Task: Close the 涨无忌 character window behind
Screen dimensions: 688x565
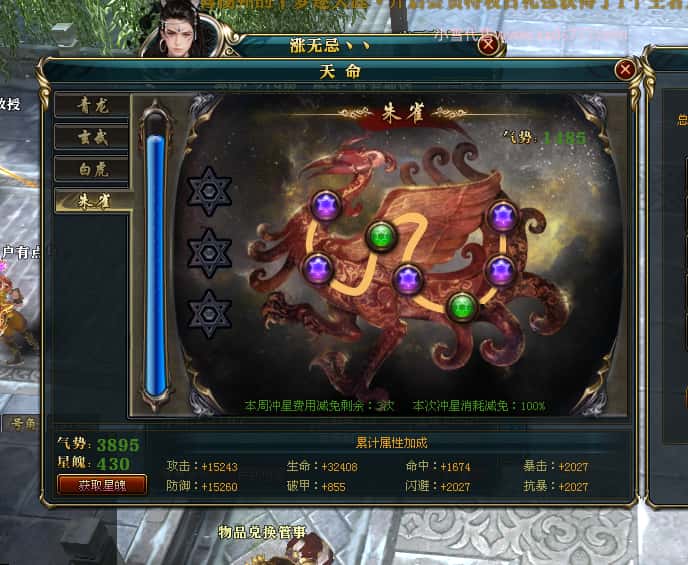Action: [488, 44]
